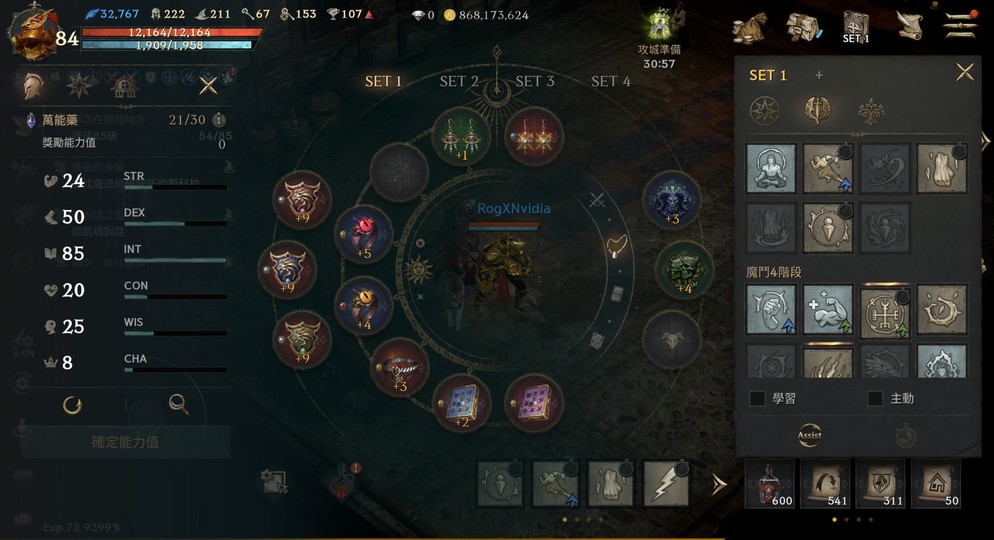Activate the lightning bolt skill slot
Image resolution: width=994 pixels, height=540 pixels.
pos(666,485)
